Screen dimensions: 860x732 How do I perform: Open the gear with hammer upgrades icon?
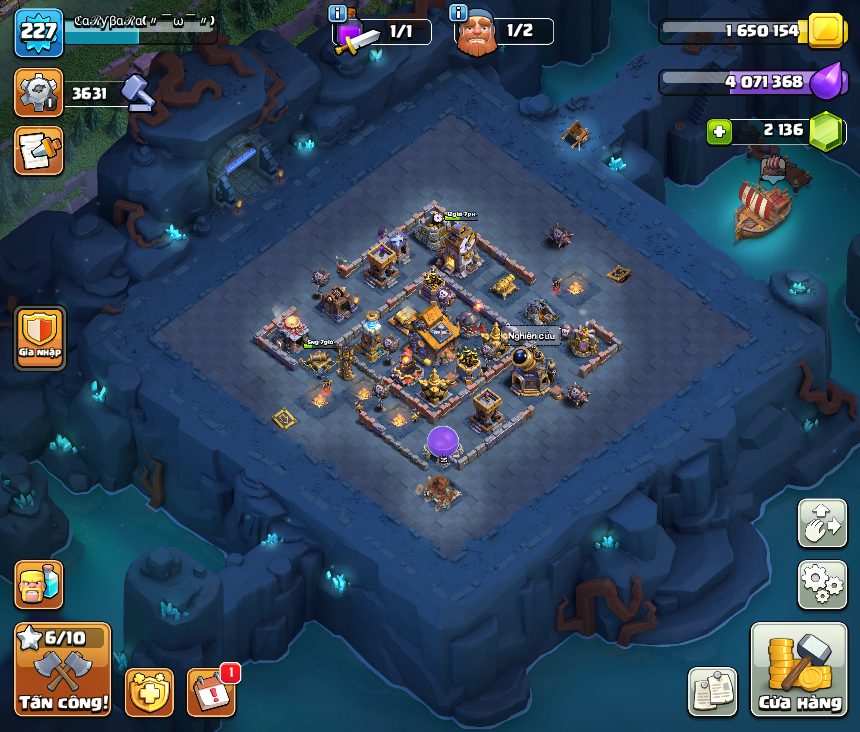pos(39,93)
